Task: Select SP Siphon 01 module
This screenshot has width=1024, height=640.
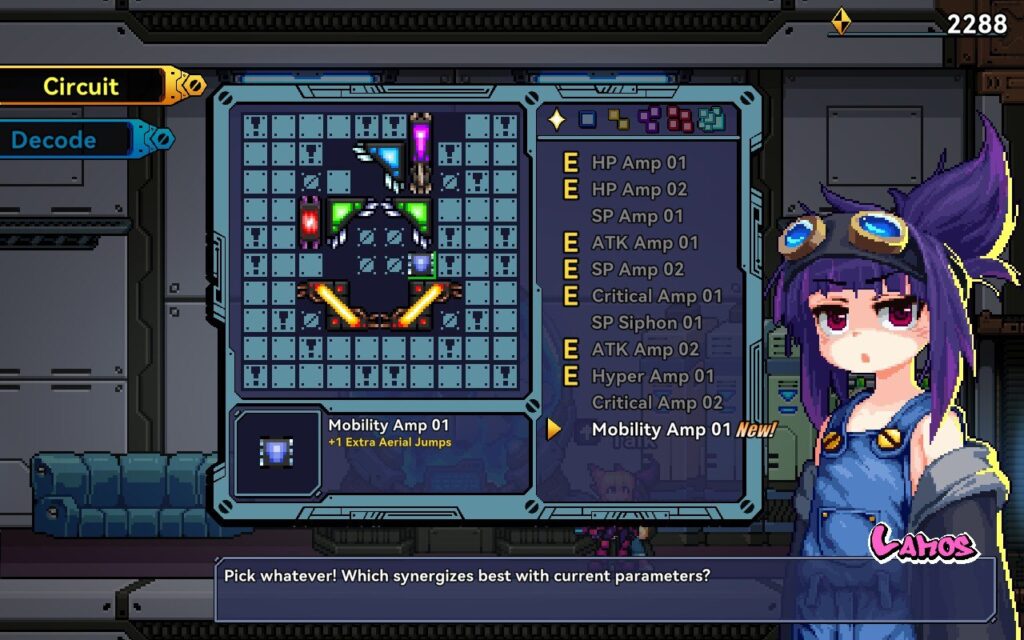Action: (647, 323)
